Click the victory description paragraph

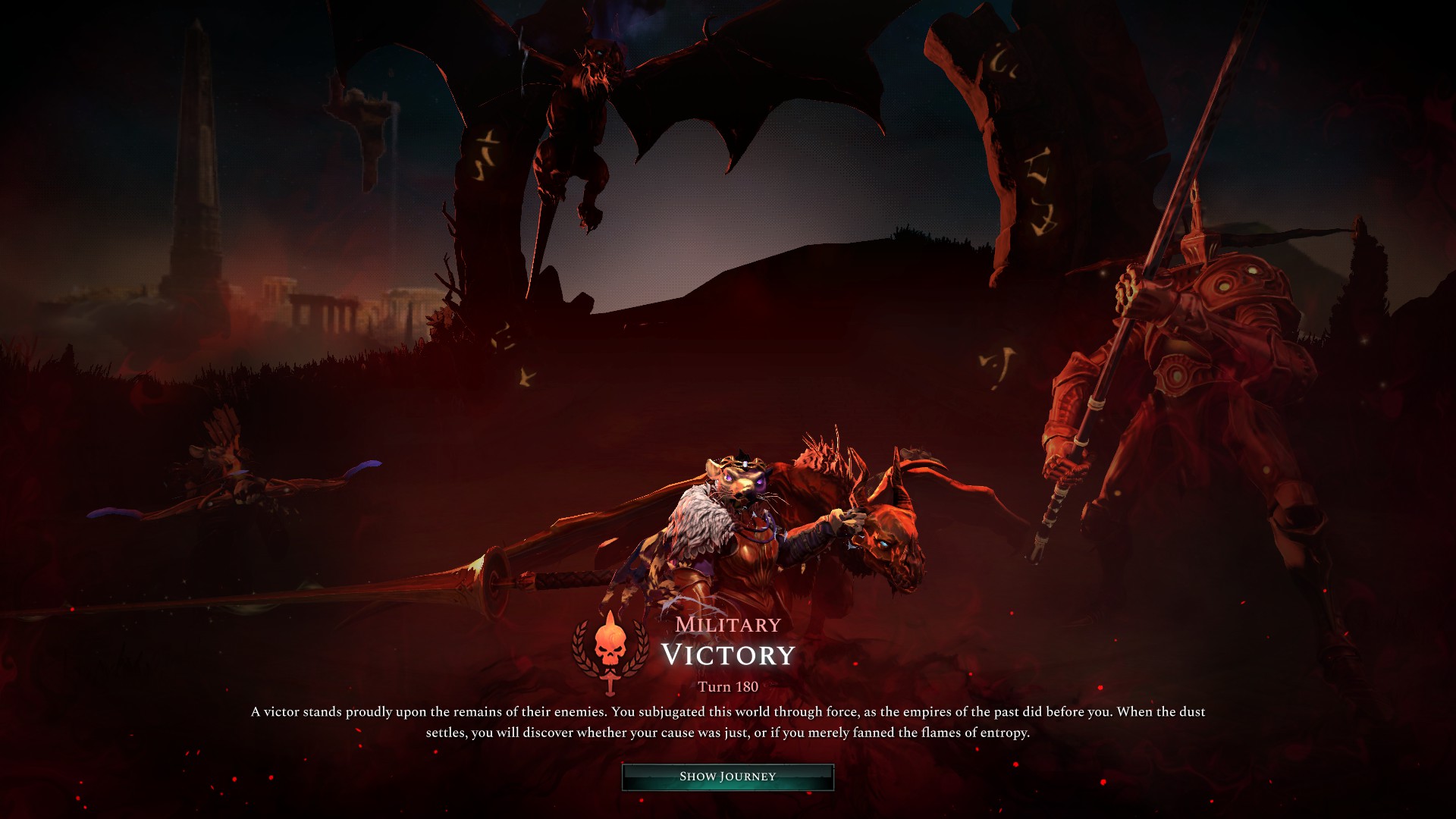[727, 720]
